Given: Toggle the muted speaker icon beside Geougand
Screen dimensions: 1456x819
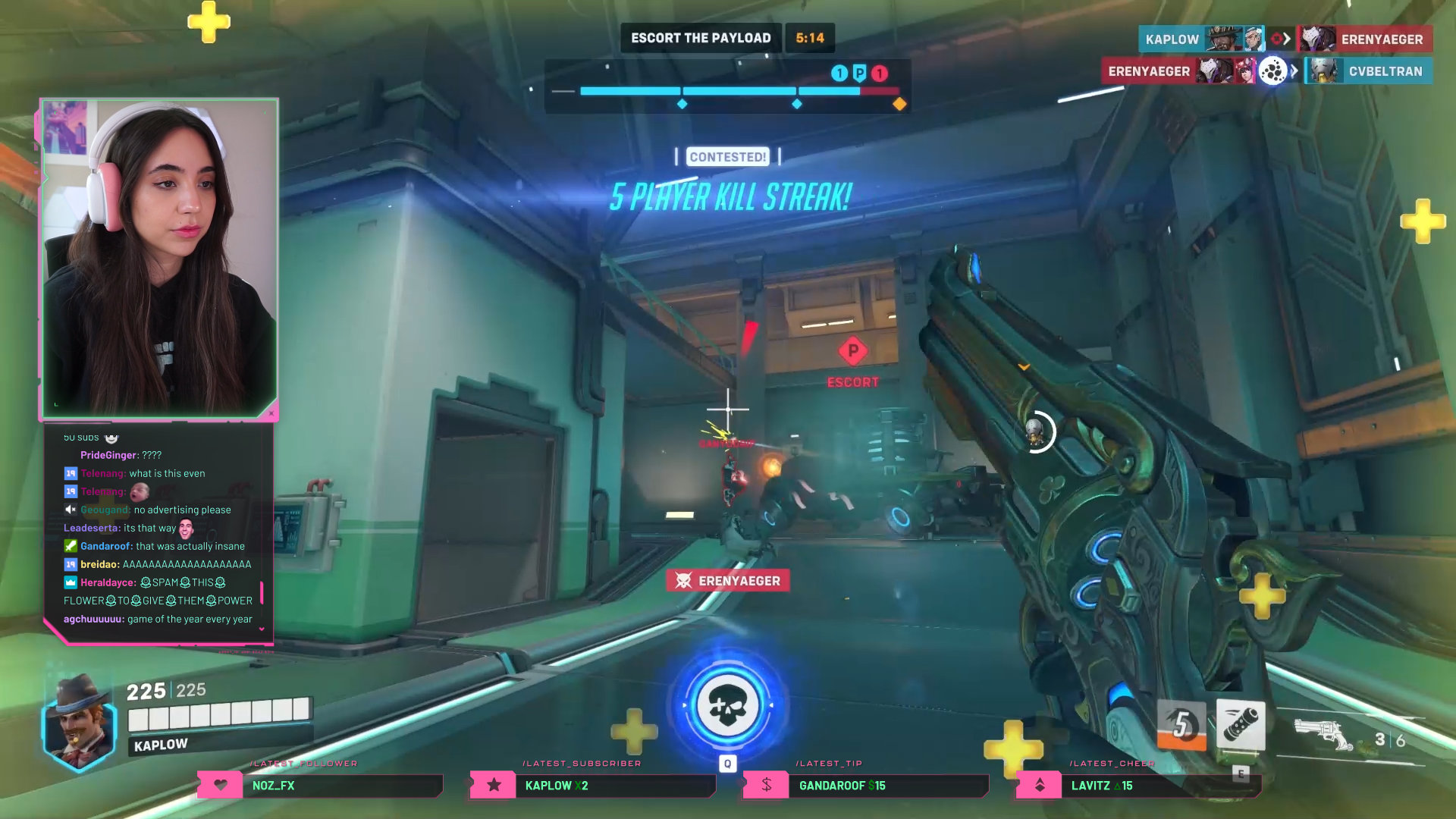Looking at the screenshot, I should click(71, 510).
